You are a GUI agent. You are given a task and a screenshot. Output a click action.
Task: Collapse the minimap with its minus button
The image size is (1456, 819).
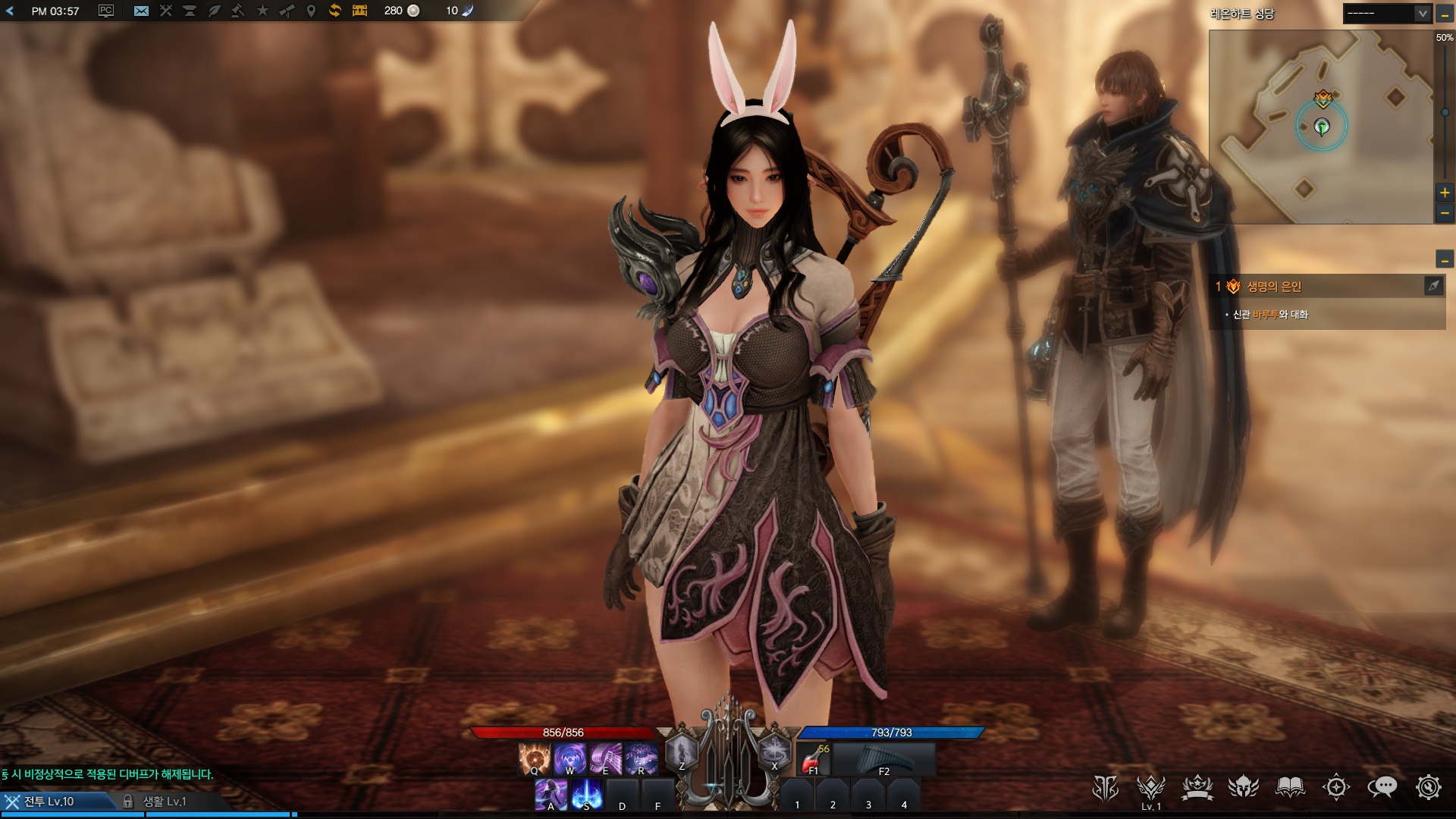click(1445, 14)
